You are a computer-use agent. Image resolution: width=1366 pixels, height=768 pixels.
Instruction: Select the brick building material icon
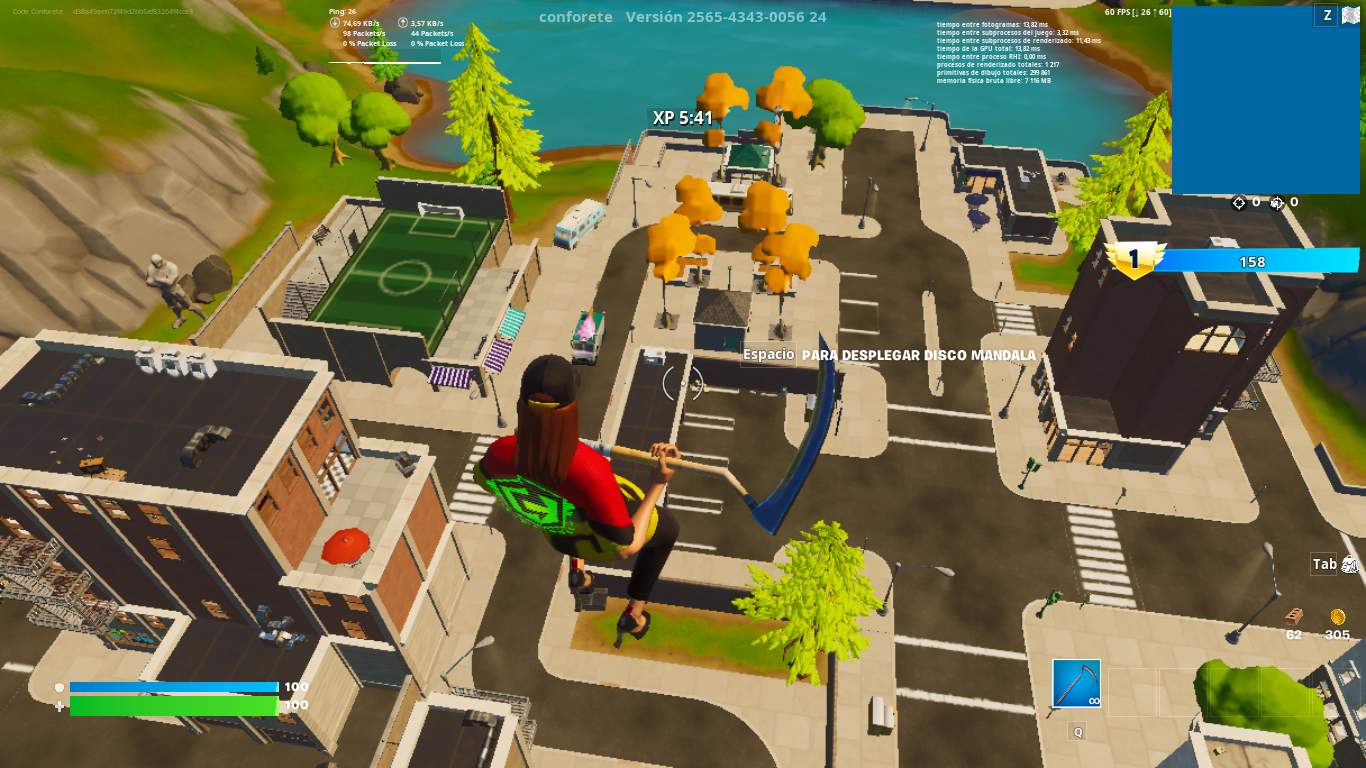coord(1294,616)
